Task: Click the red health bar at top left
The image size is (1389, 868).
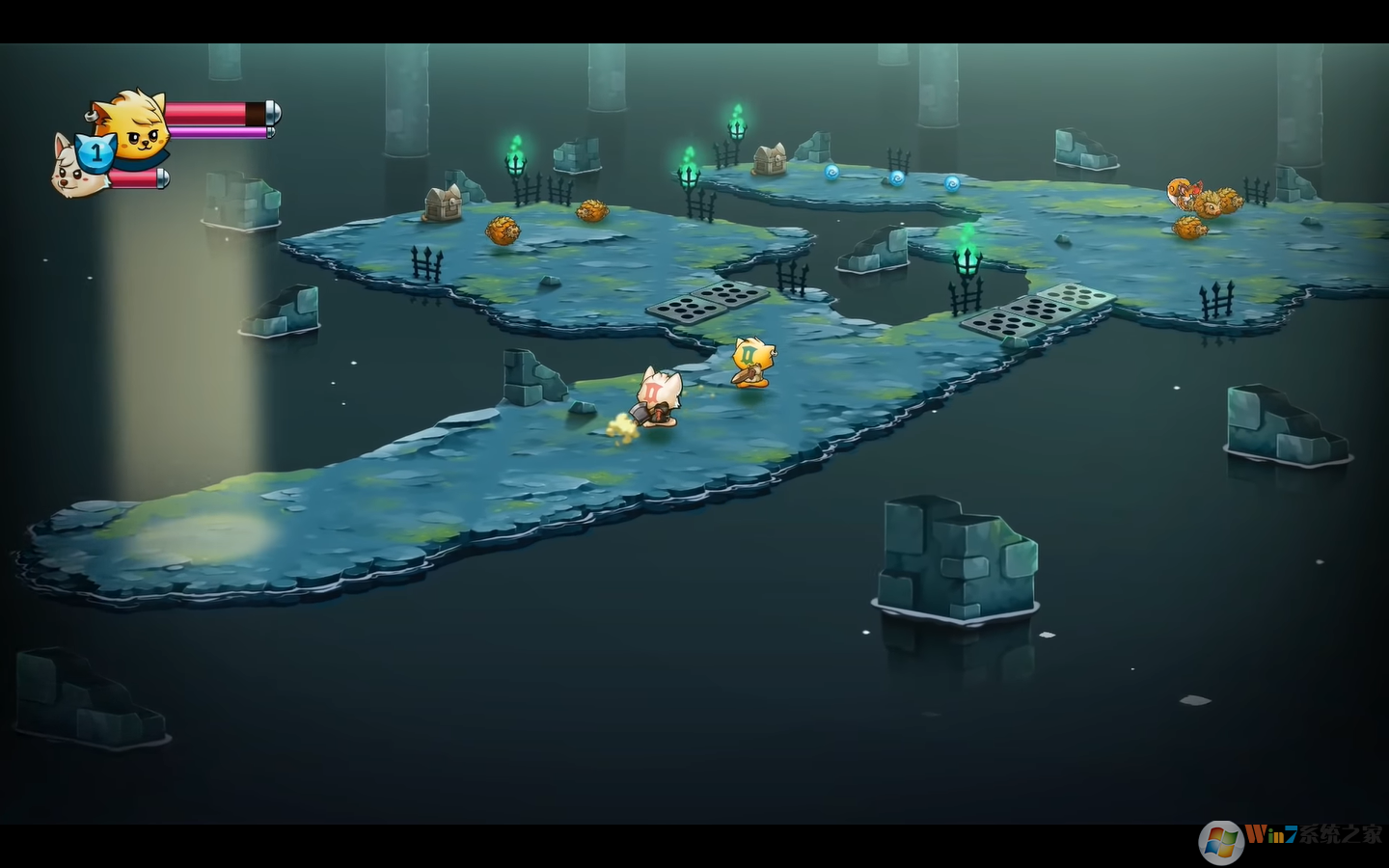Action: click(207, 113)
